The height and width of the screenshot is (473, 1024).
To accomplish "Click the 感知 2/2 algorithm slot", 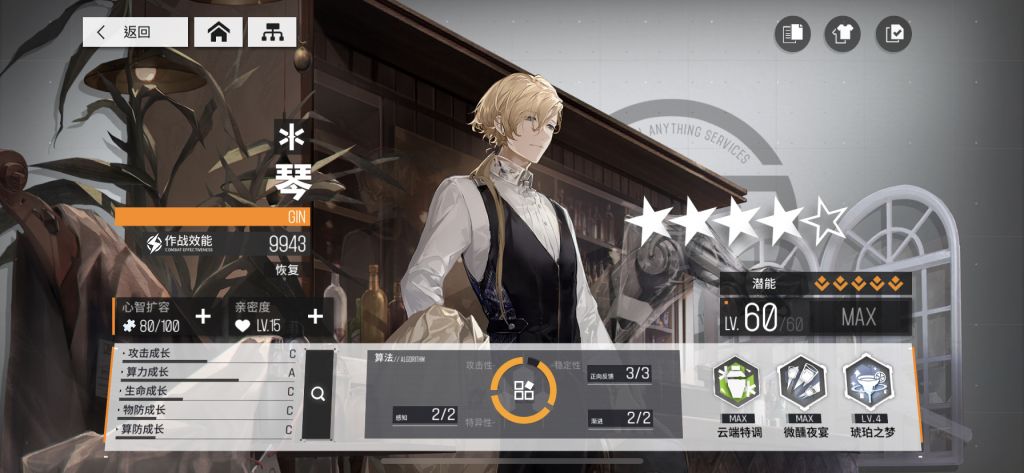I will pos(425,414).
